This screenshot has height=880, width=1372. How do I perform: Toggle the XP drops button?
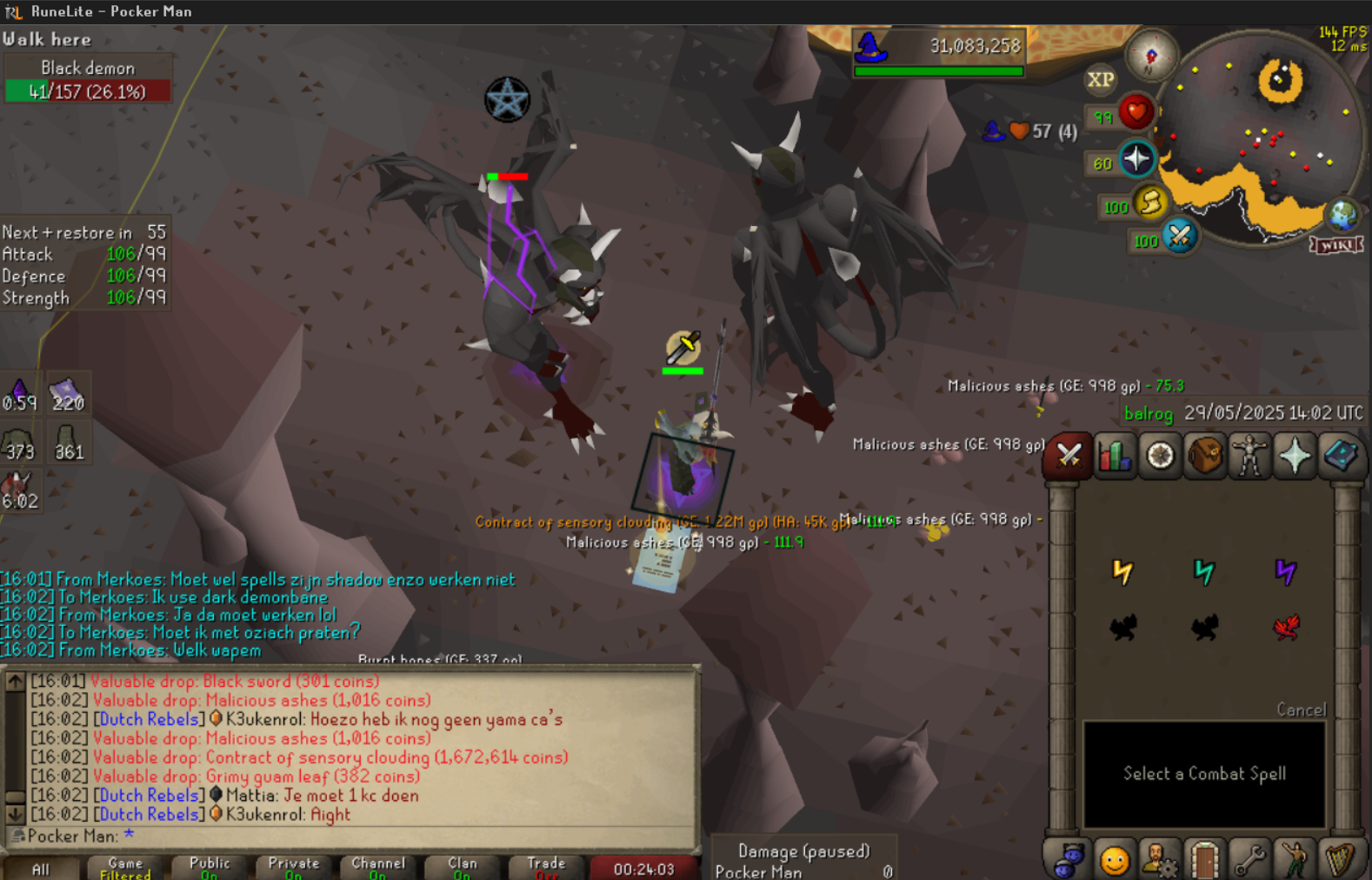(x=1100, y=80)
